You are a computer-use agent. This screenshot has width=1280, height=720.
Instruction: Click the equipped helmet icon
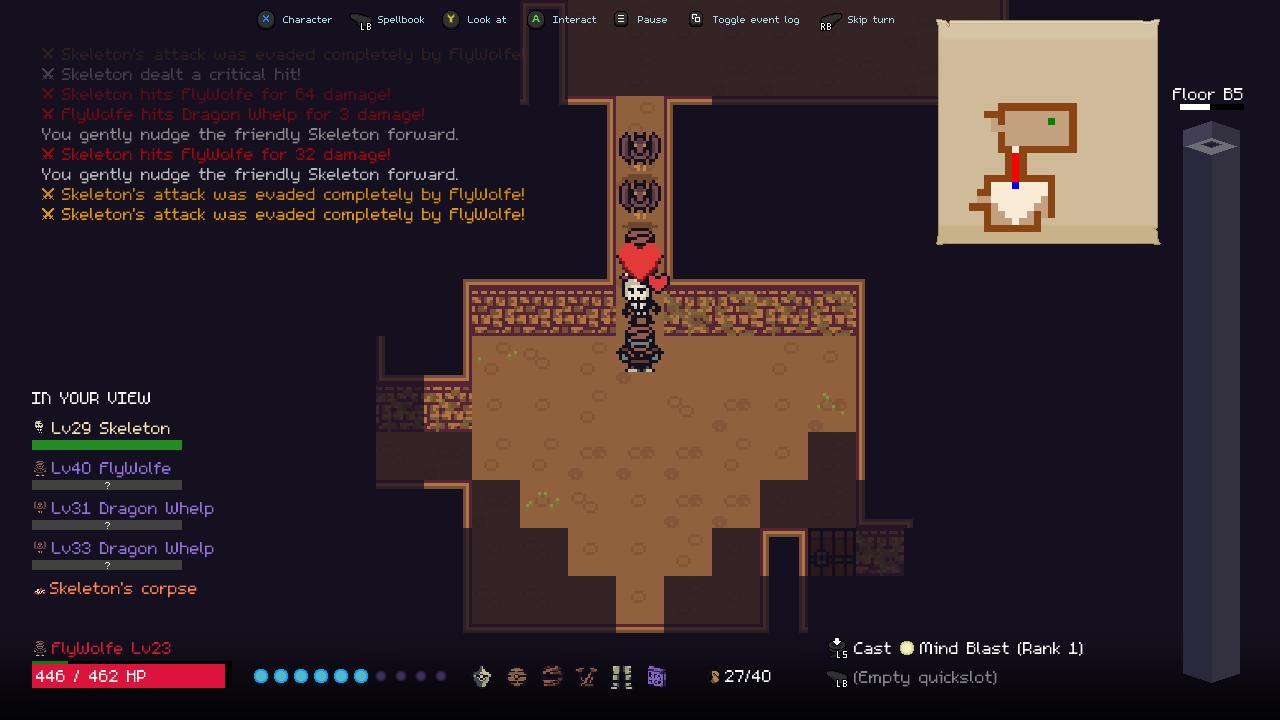(482, 677)
